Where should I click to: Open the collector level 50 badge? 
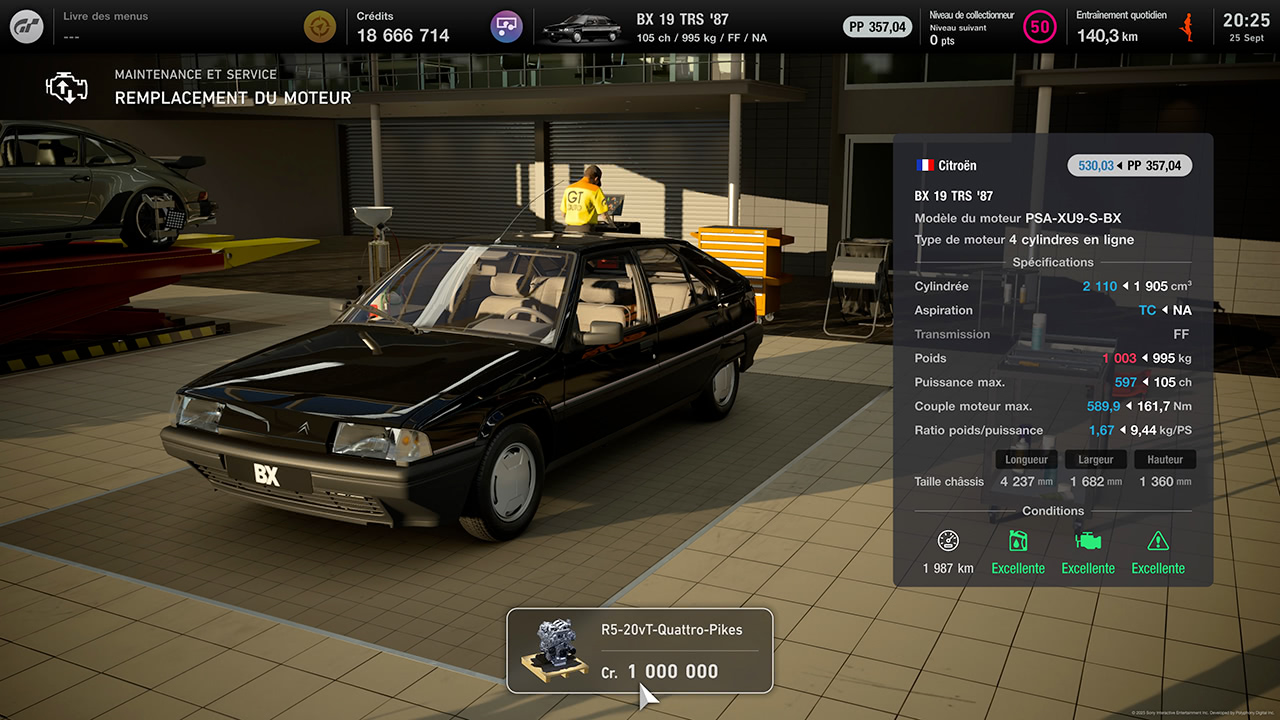(x=1040, y=27)
